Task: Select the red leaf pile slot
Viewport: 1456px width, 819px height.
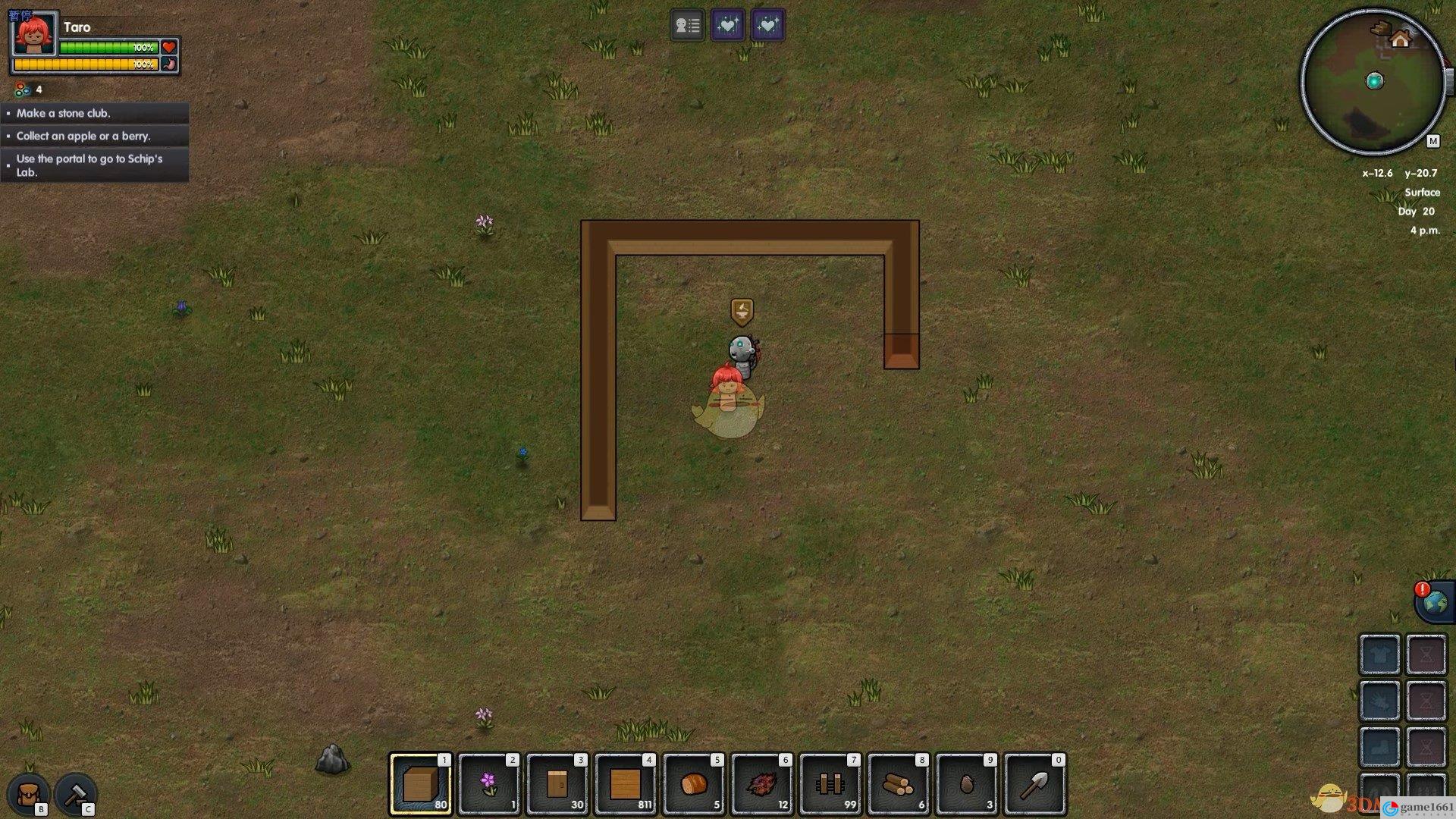Action: coord(762,784)
